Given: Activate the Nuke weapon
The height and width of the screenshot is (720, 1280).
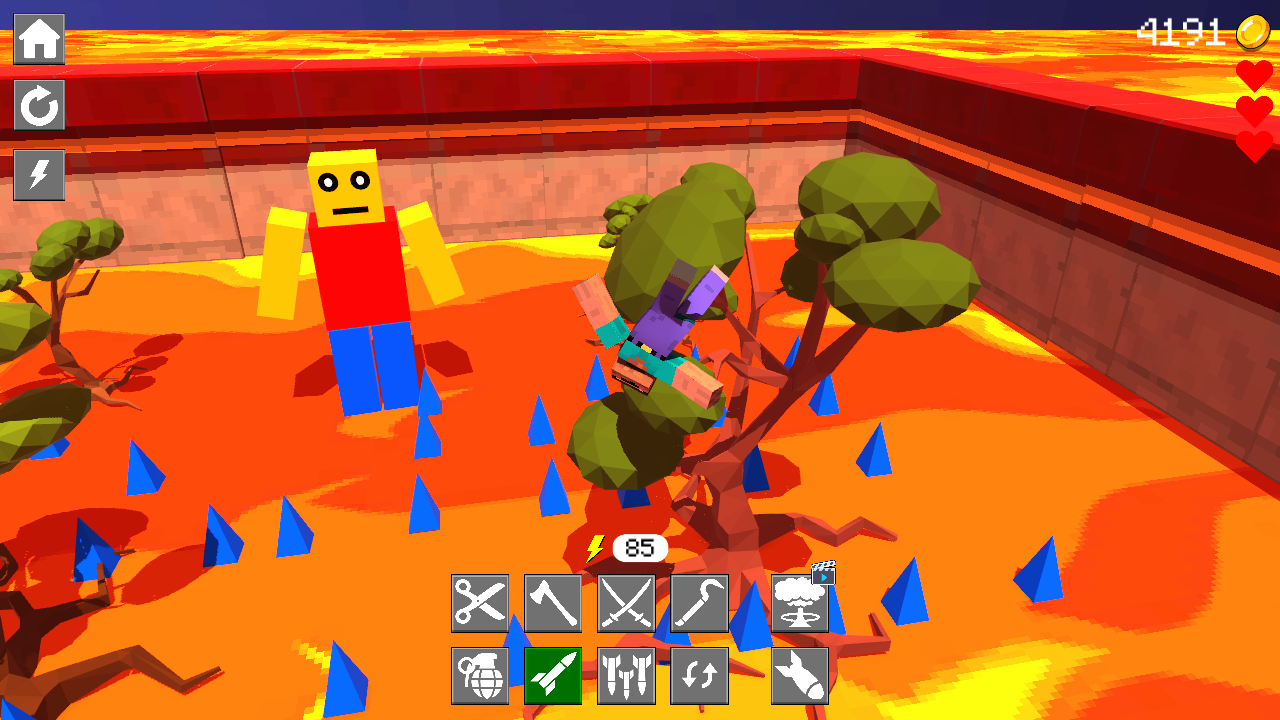Looking at the screenshot, I should [799, 606].
